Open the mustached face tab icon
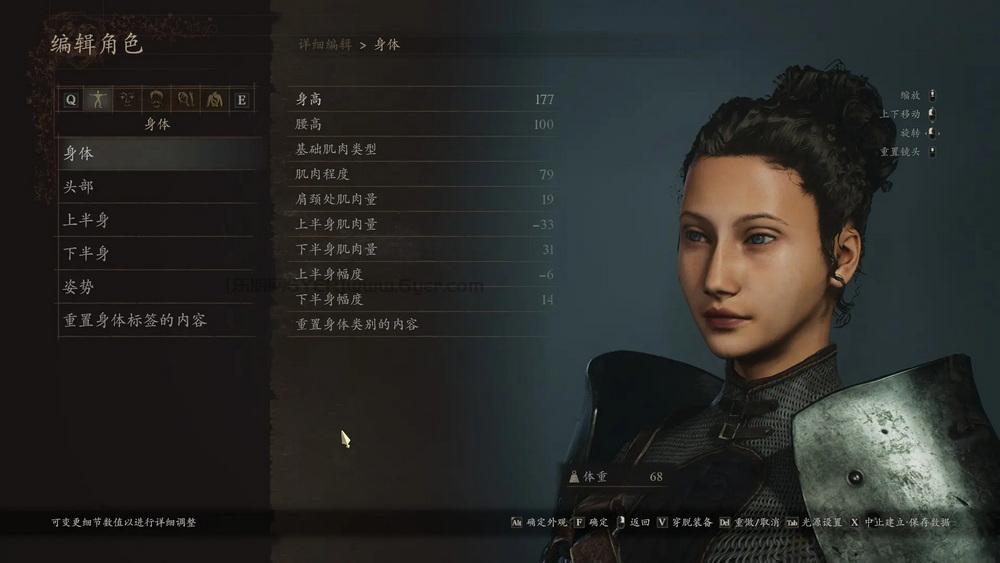 click(156, 99)
